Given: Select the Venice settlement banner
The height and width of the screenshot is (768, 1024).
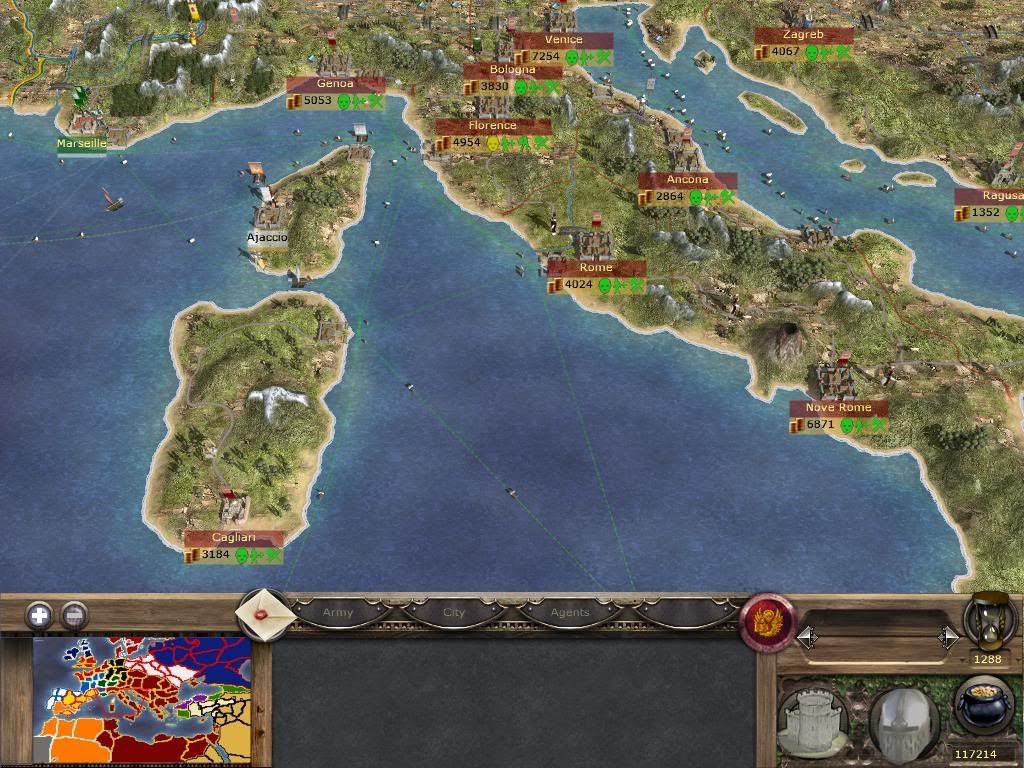Looking at the screenshot, I should 563,40.
